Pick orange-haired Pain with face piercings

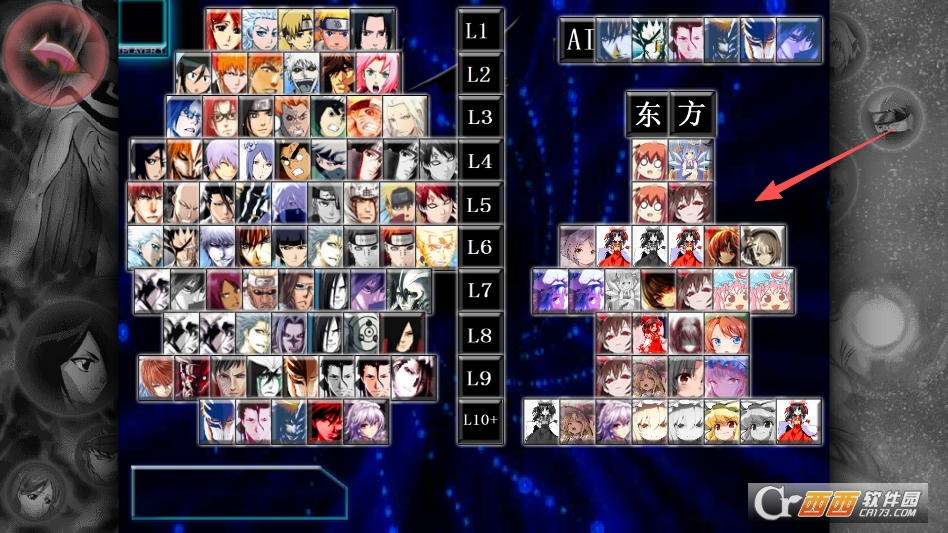400,246
